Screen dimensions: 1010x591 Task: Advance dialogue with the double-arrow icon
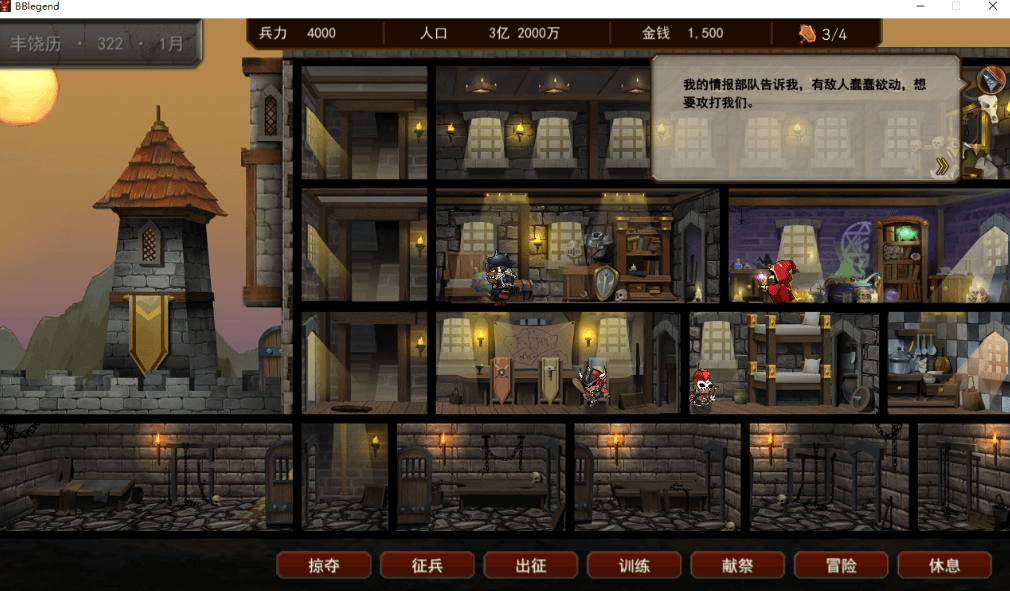[x=942, y=166]
